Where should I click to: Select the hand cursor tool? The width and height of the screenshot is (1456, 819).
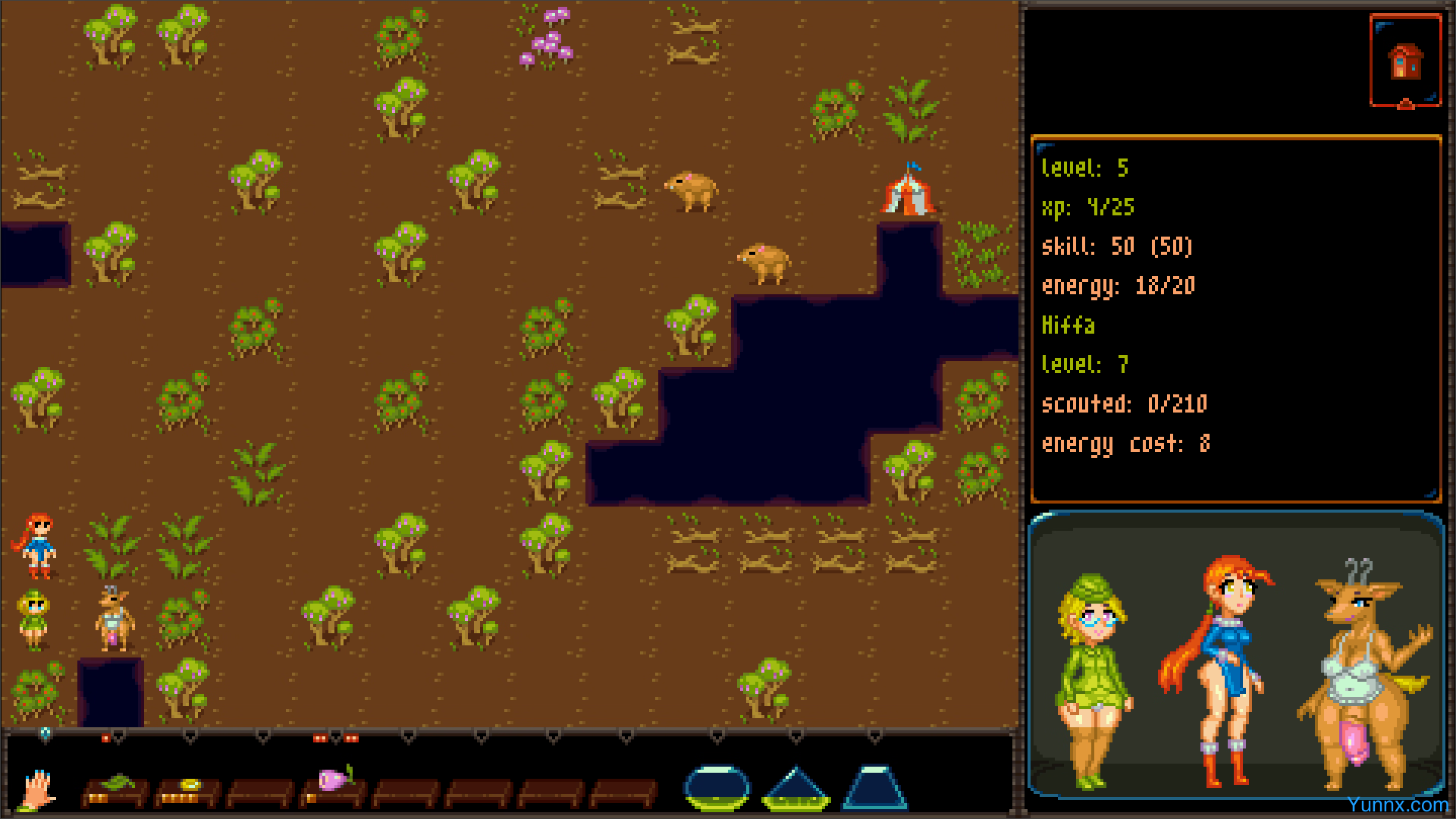pos(37,789)
